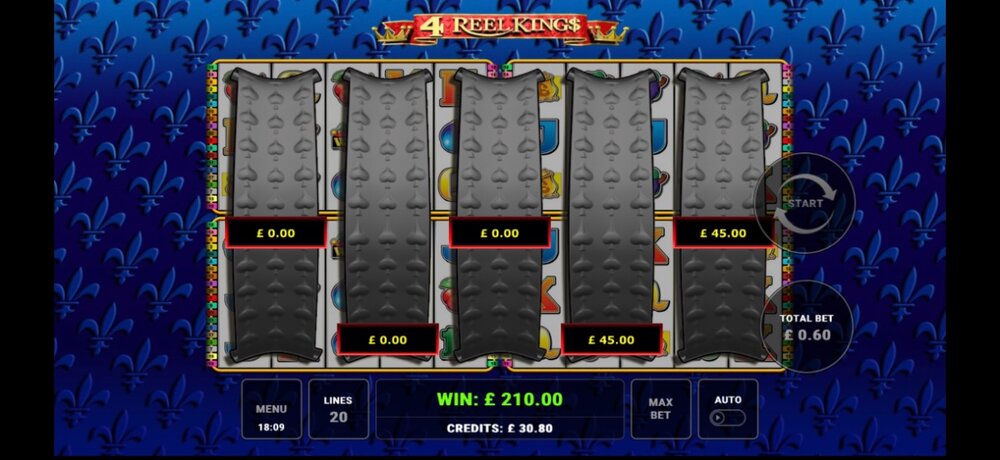
Task: Change the number of Lines
Action: coord(338,408)
